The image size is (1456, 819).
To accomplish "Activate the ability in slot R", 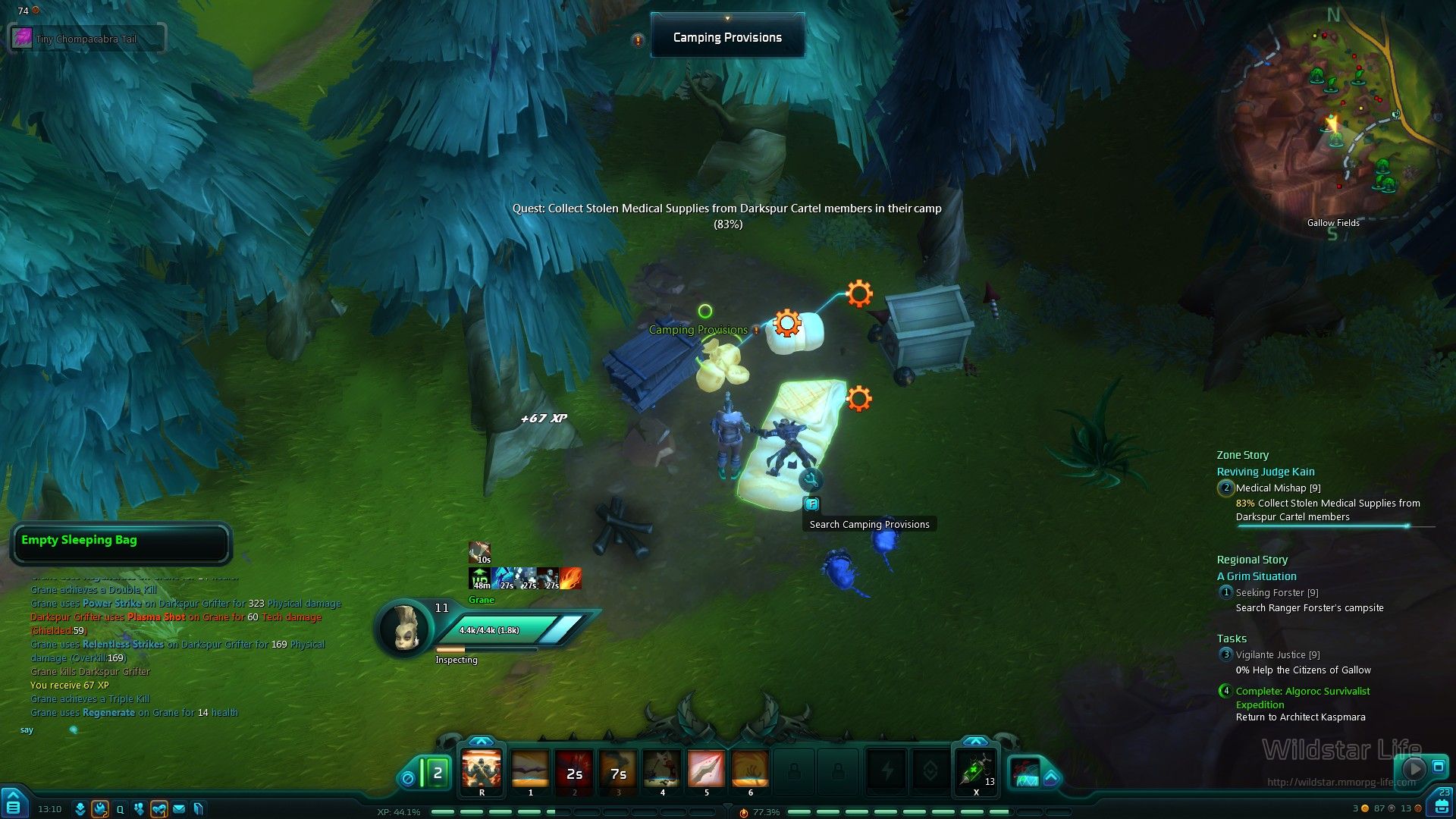I will click(x=482, y=769).
